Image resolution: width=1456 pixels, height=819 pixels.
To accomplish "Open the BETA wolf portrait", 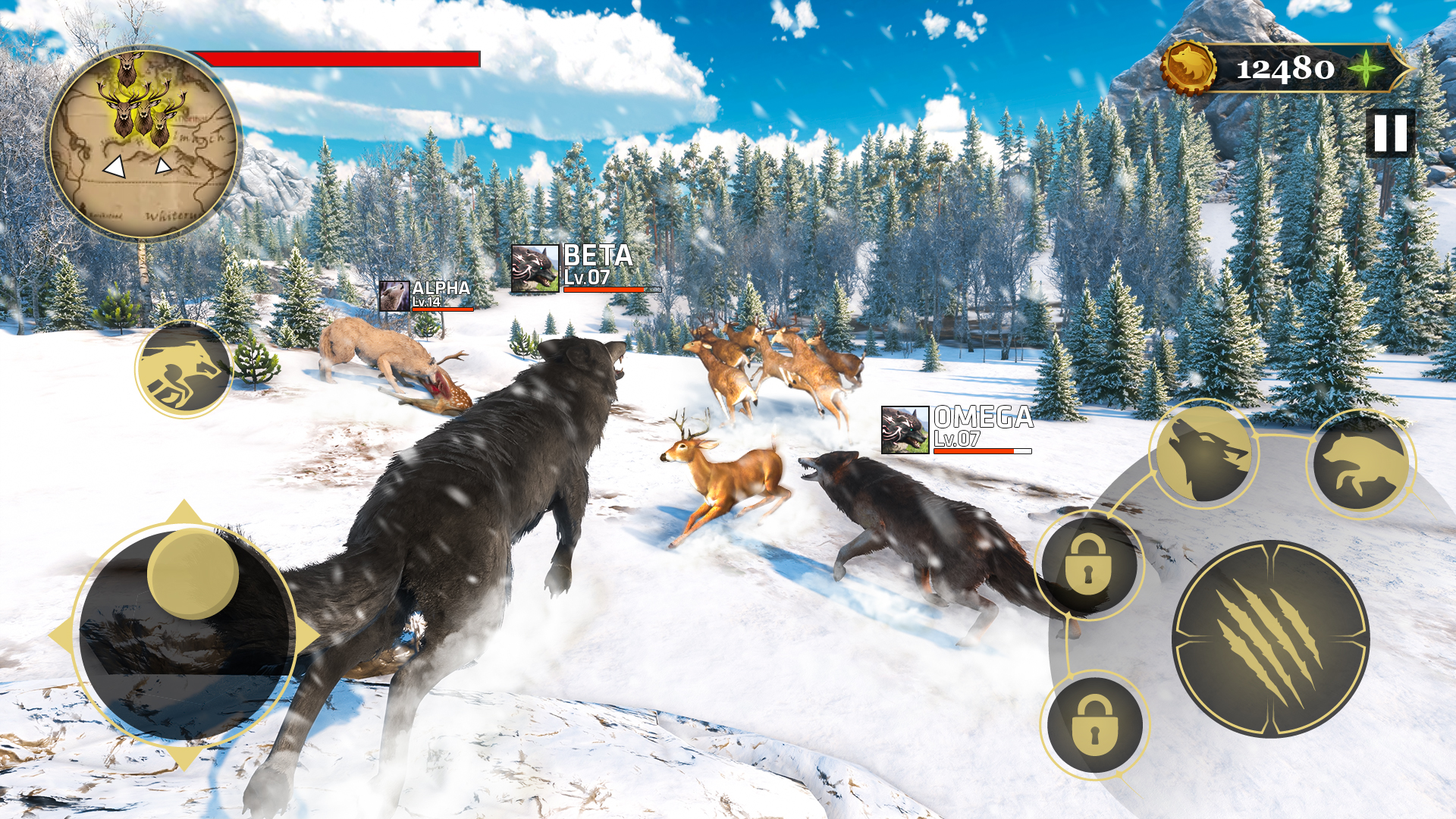I will 535,269.
